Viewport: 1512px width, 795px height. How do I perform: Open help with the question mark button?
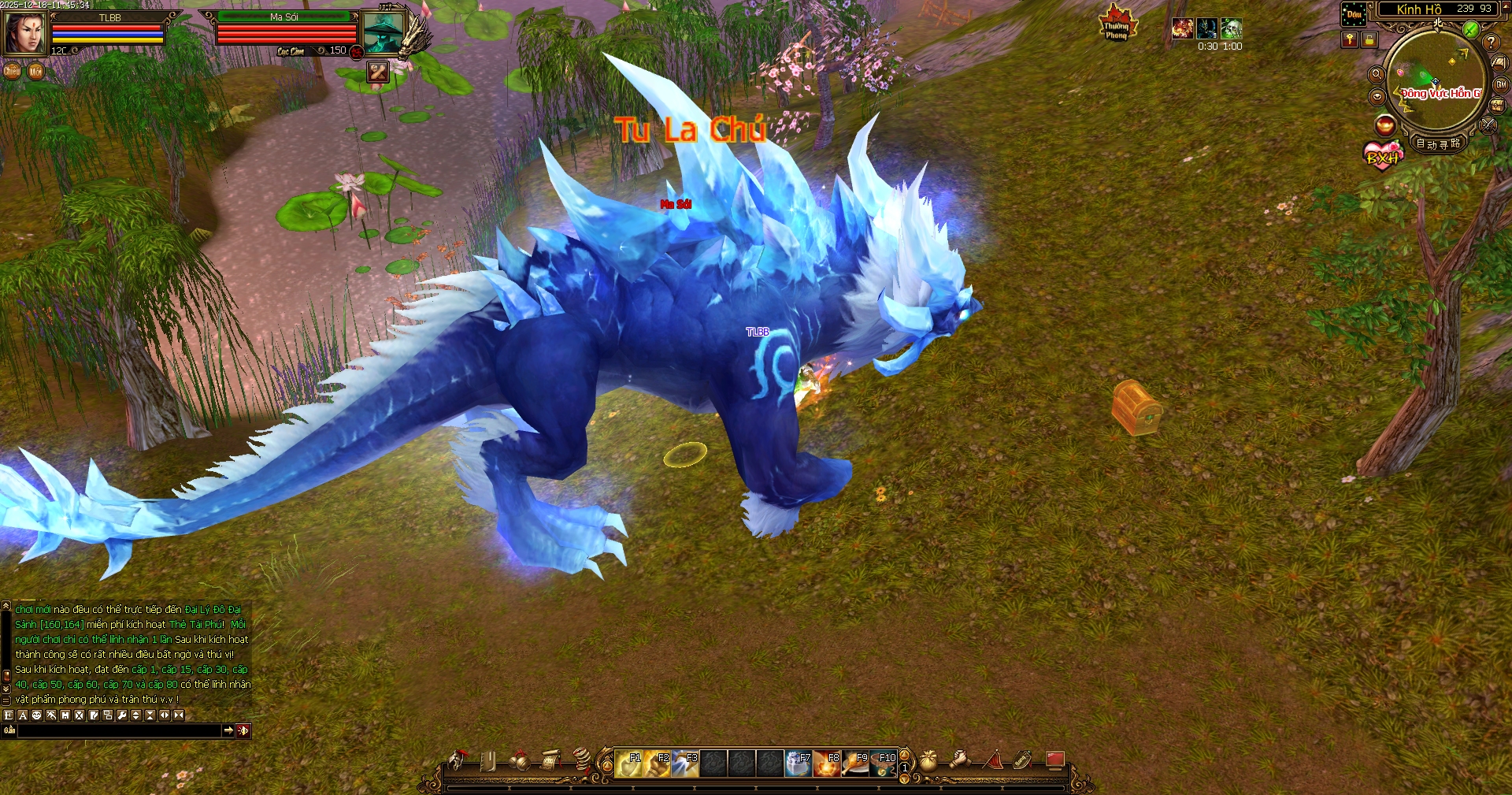tap(1491, 43)
